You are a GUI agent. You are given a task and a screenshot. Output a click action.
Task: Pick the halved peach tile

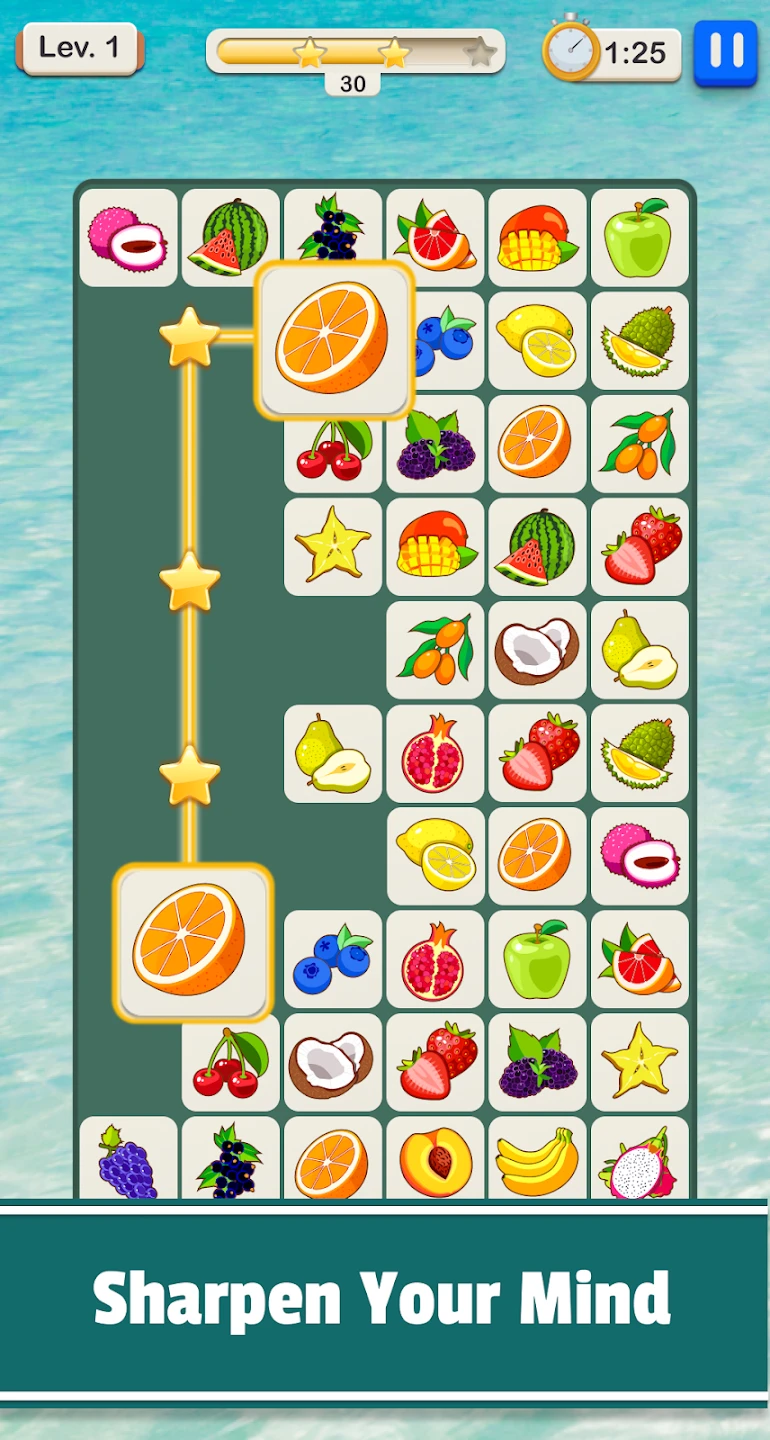pyautogui.click(x=435, y=1160)
